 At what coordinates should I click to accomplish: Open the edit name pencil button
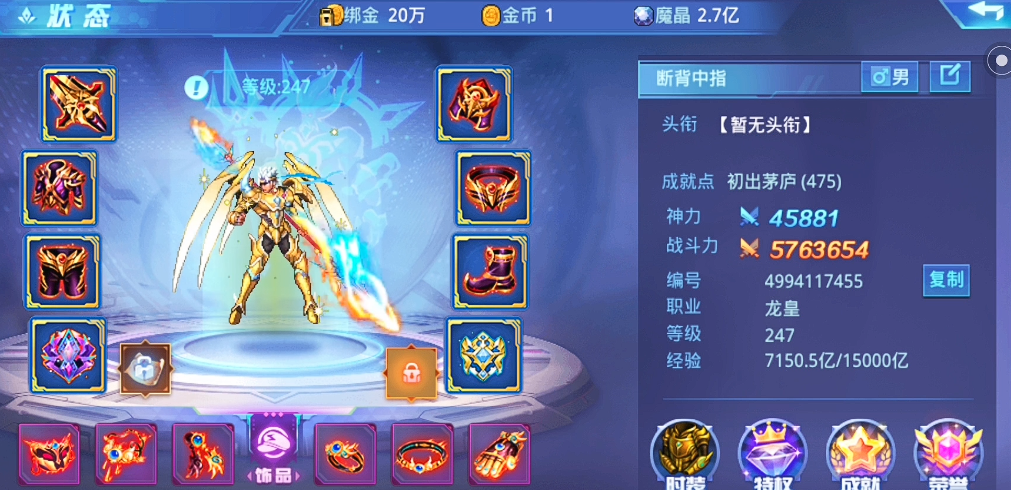949,76
